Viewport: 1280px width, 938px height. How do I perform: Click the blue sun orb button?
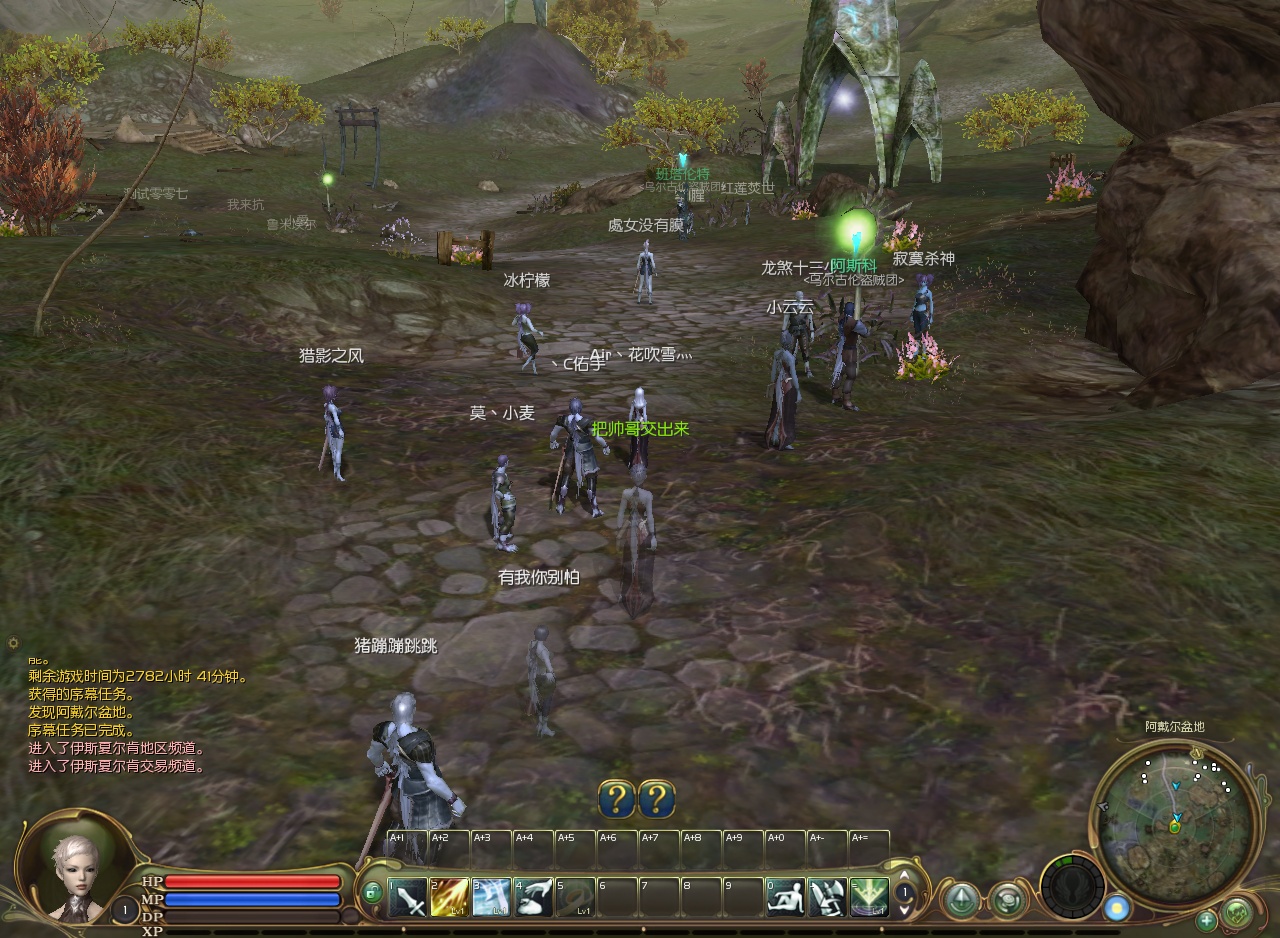tap(1117, 908)
